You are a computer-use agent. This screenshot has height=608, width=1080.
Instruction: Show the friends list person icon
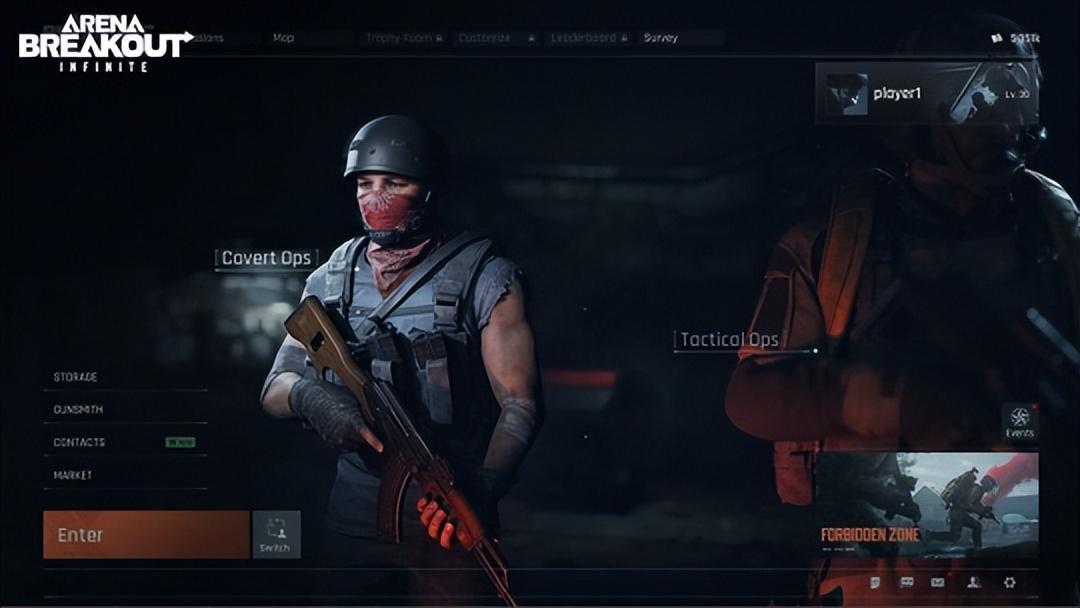pos(973,582)
